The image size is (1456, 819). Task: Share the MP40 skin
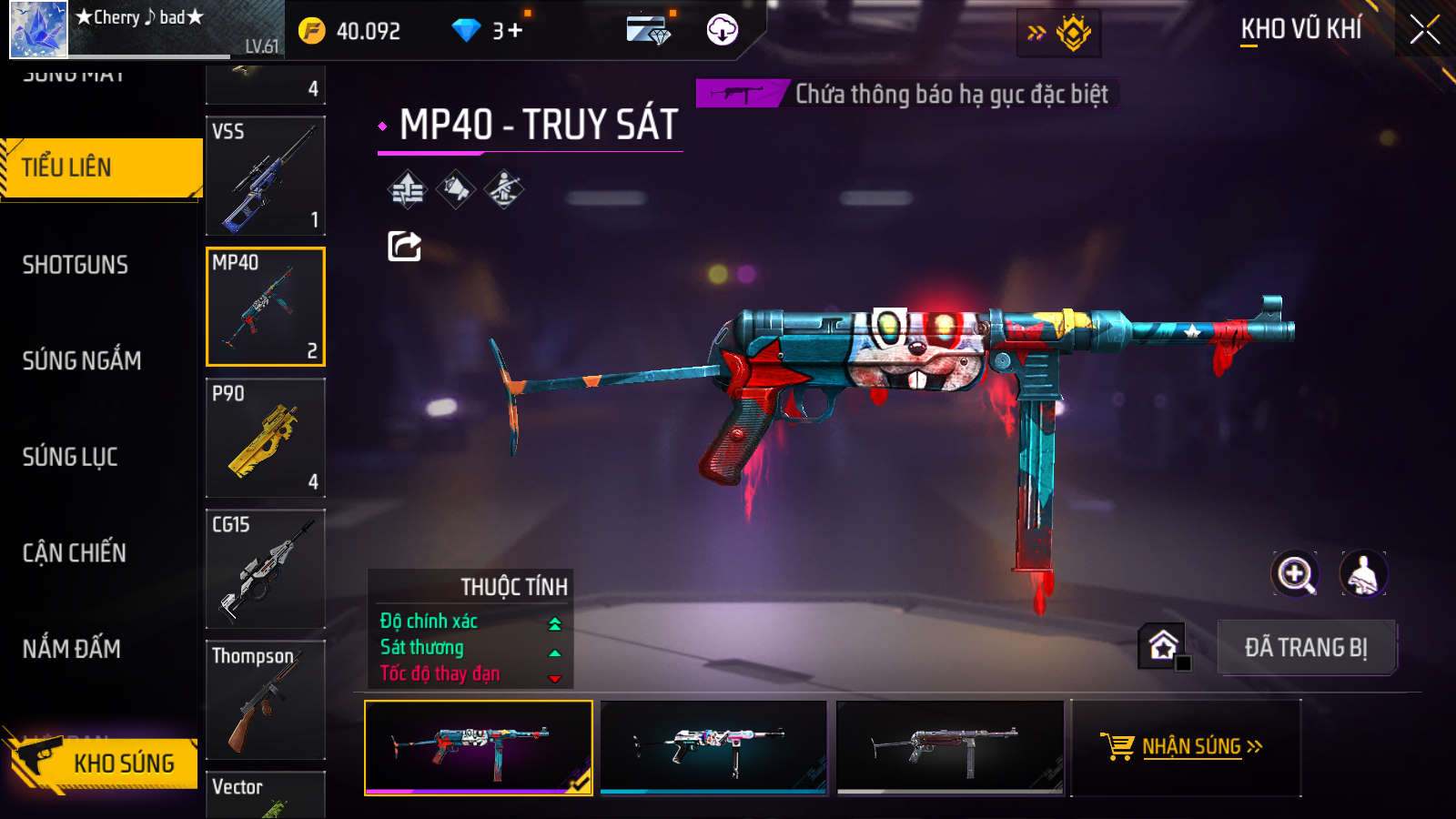pyautogui.click(x=404, y=246)
